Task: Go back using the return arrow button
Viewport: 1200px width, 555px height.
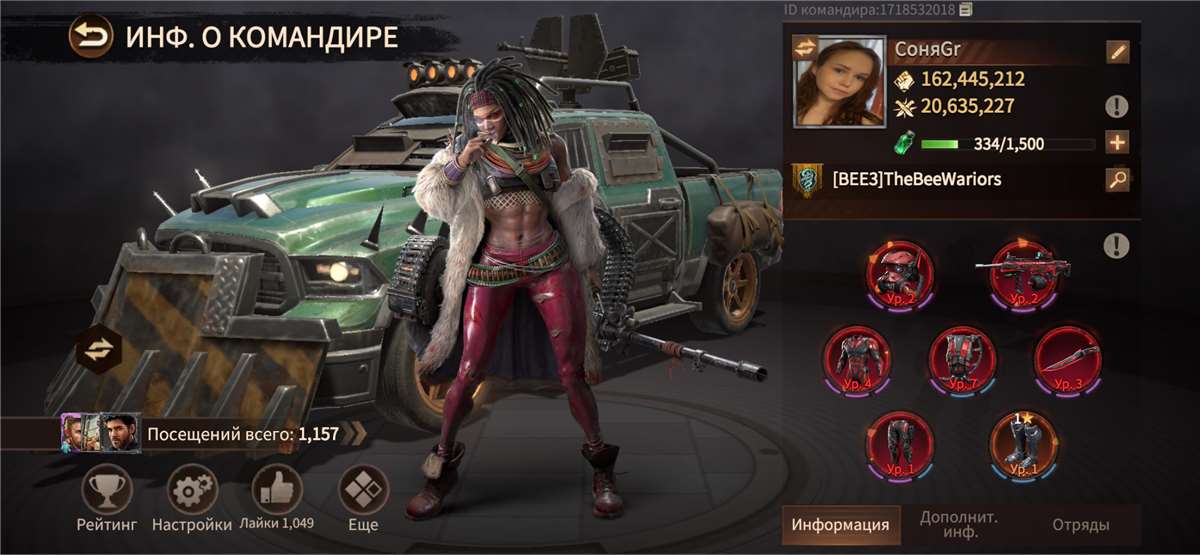Action: click(x=91, y=38)
